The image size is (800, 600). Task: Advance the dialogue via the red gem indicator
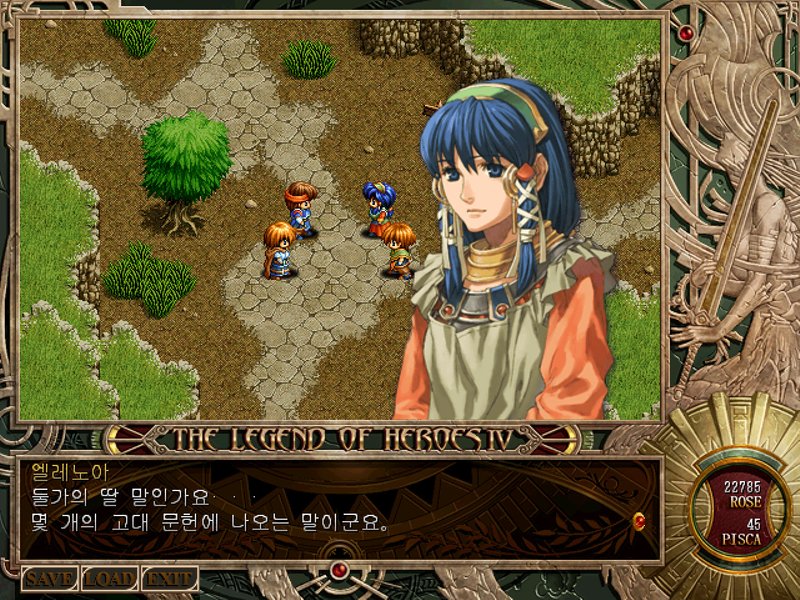pyautogui.click(x=638, y=520)
